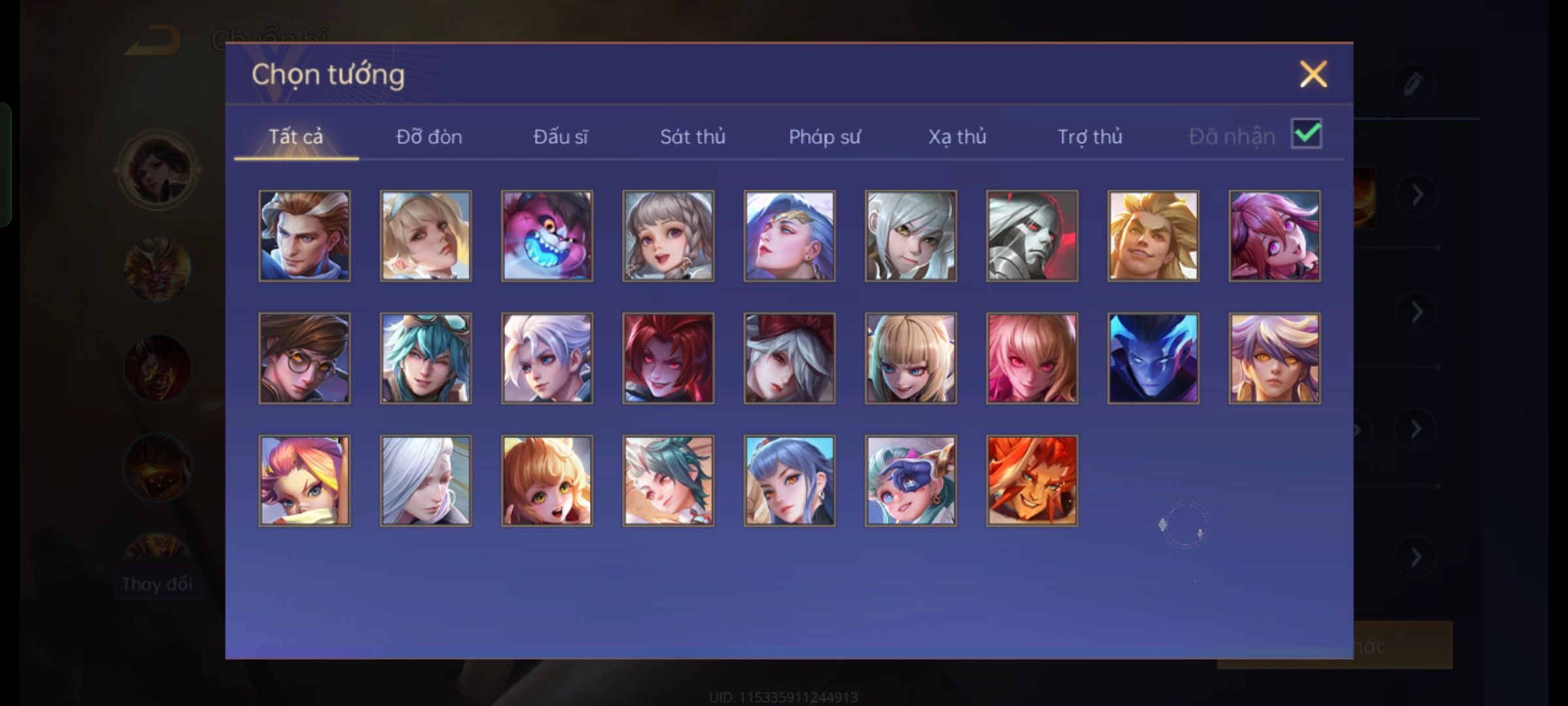Image resolution: width=1568 pixels, height=706 pixels.
Task: Switch to the Sát thủ tab
Action: 693,137
